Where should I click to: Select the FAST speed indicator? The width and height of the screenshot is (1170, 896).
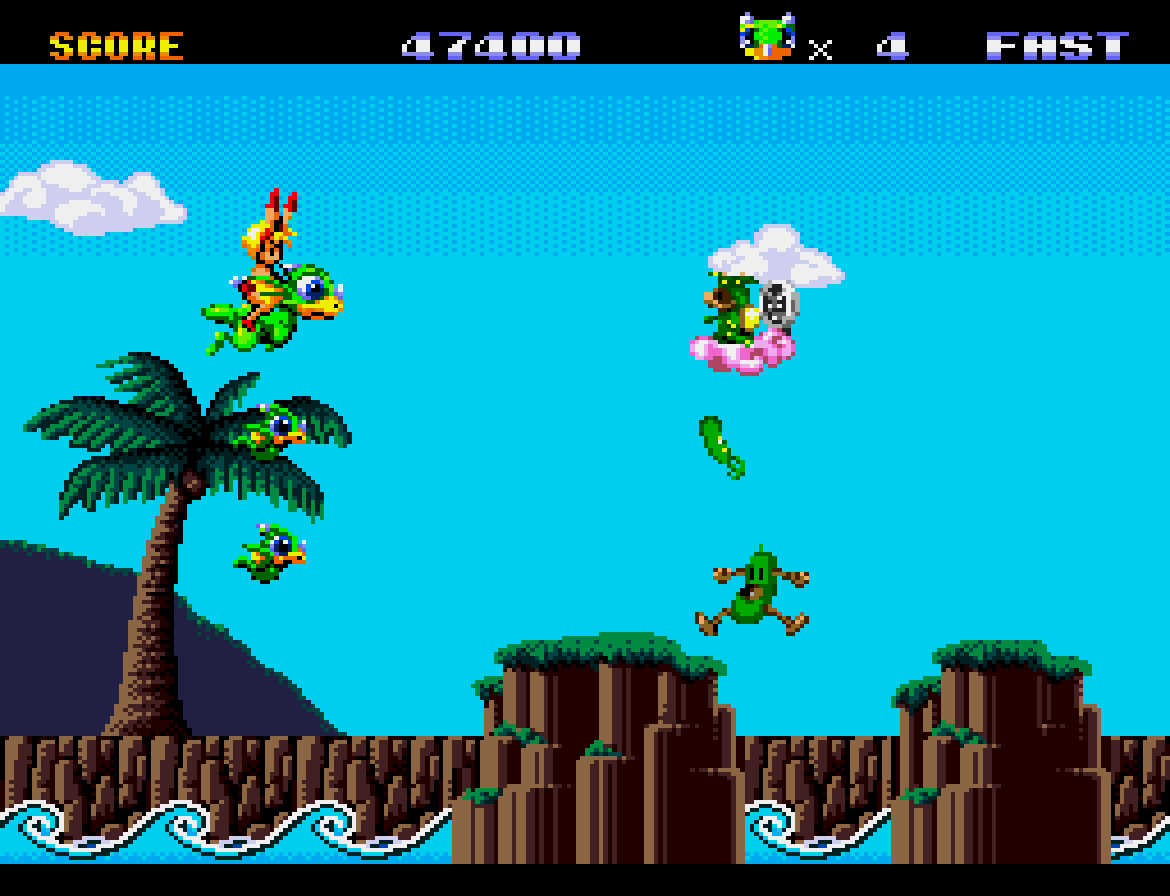tap(1057, 46)
